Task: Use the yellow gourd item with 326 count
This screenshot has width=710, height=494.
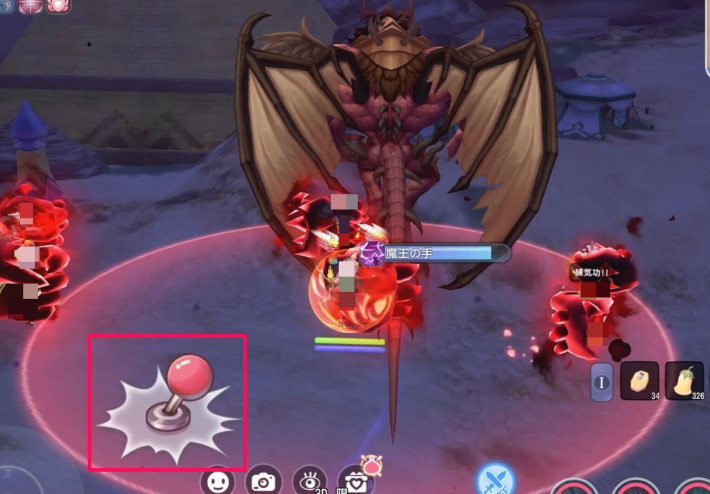Action: tap(685, 381)
